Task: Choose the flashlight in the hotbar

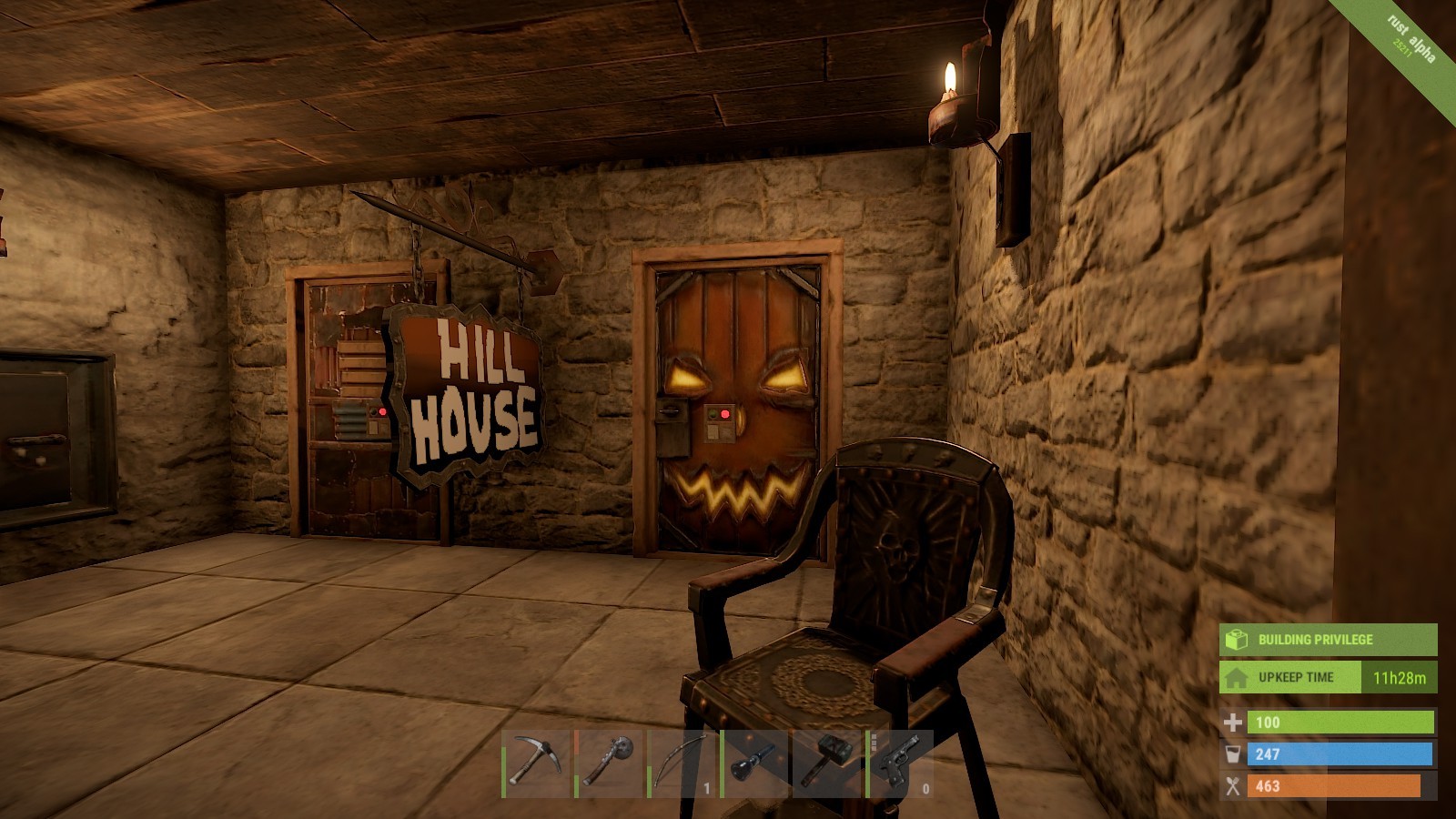Action: click(x=754, y=763)
